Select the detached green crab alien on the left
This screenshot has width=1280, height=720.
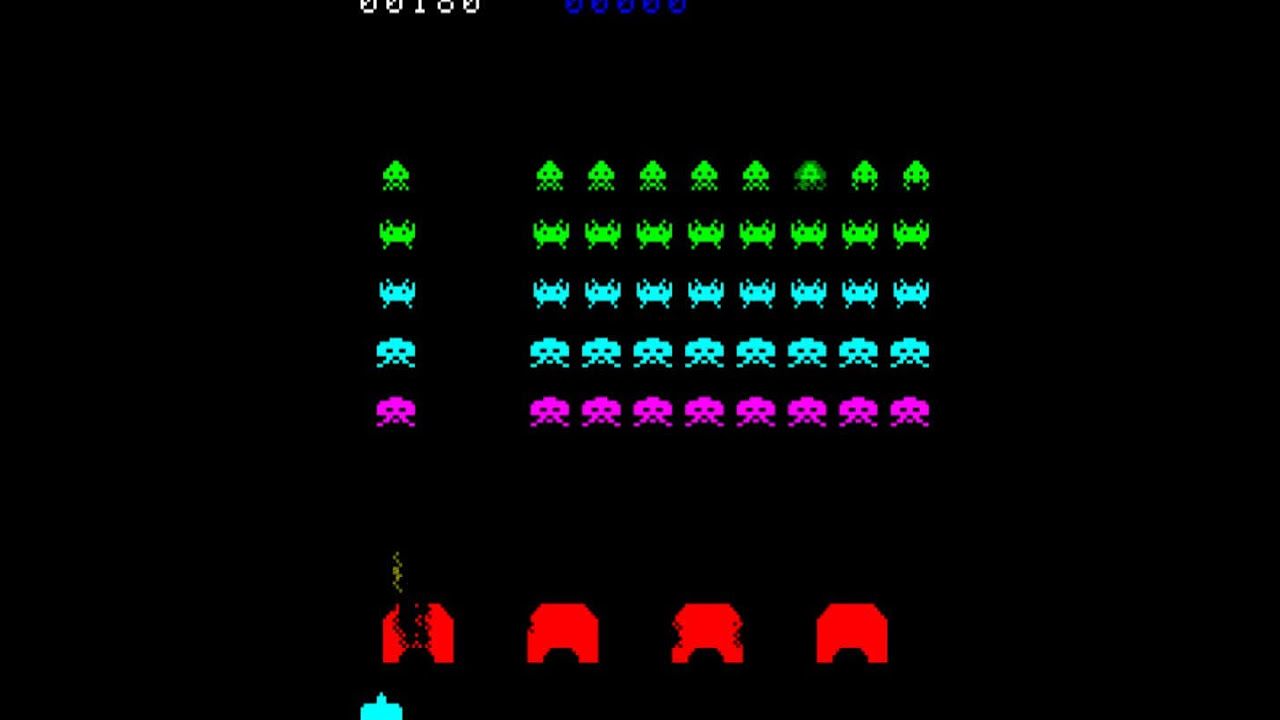coord(397,234)
